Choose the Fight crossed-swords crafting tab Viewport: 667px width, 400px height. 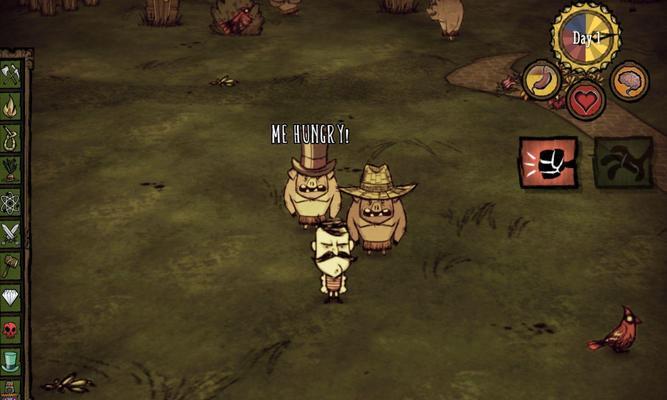[x=11, y=233]
